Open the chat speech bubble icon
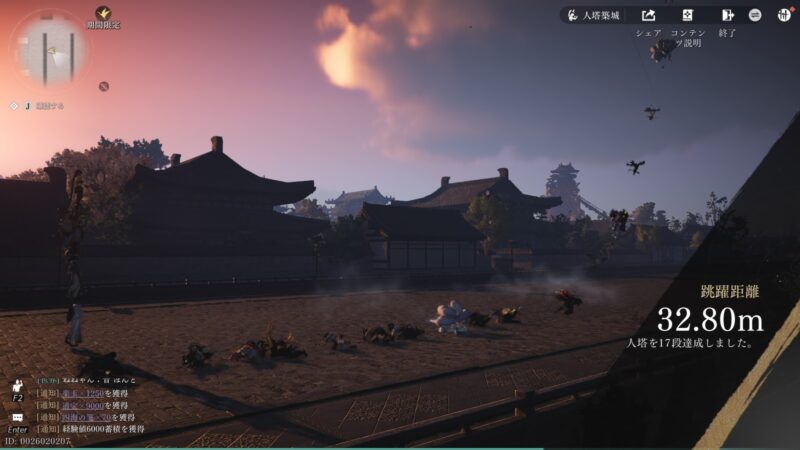 pos(17,417)
